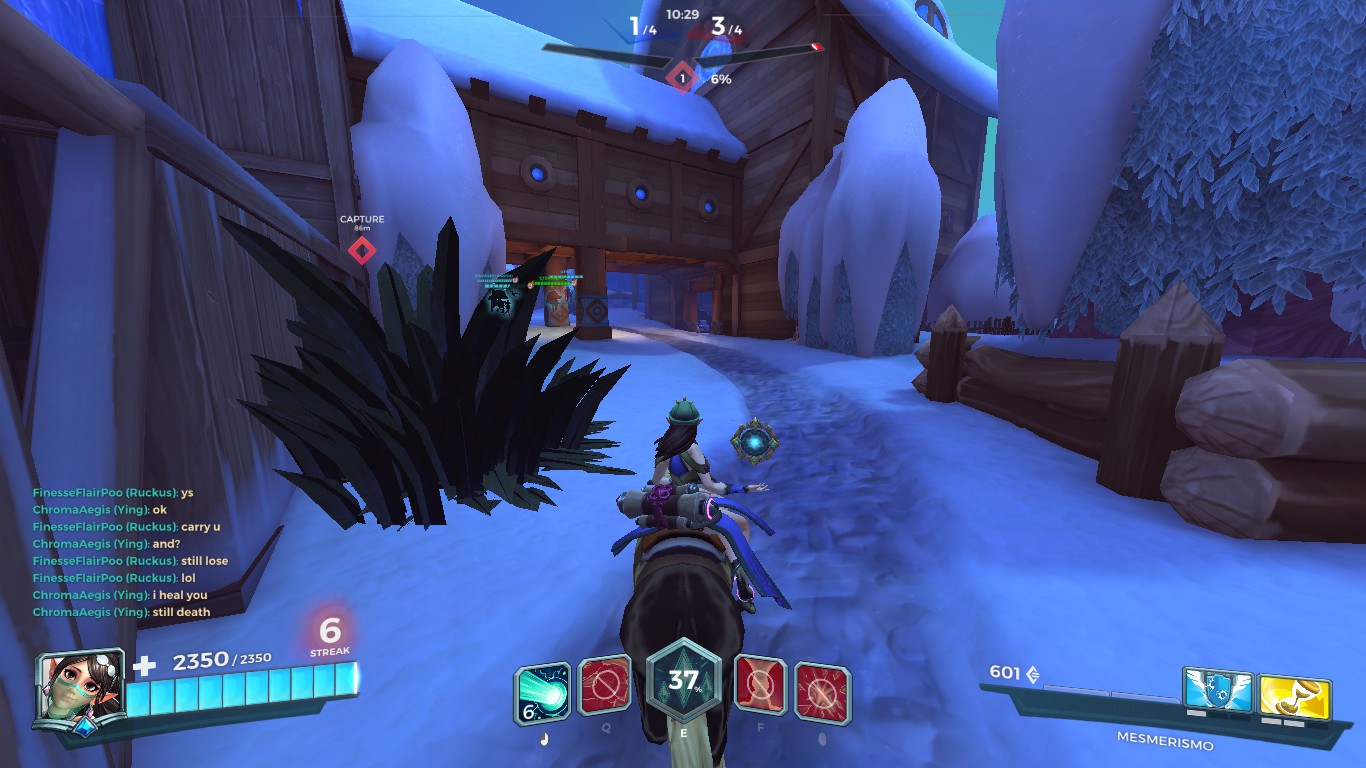This screenshot has width=1366, height=768.
Task: Click the match timer showing 10:29
Action: pyautogui.click(x=682, y=14)
